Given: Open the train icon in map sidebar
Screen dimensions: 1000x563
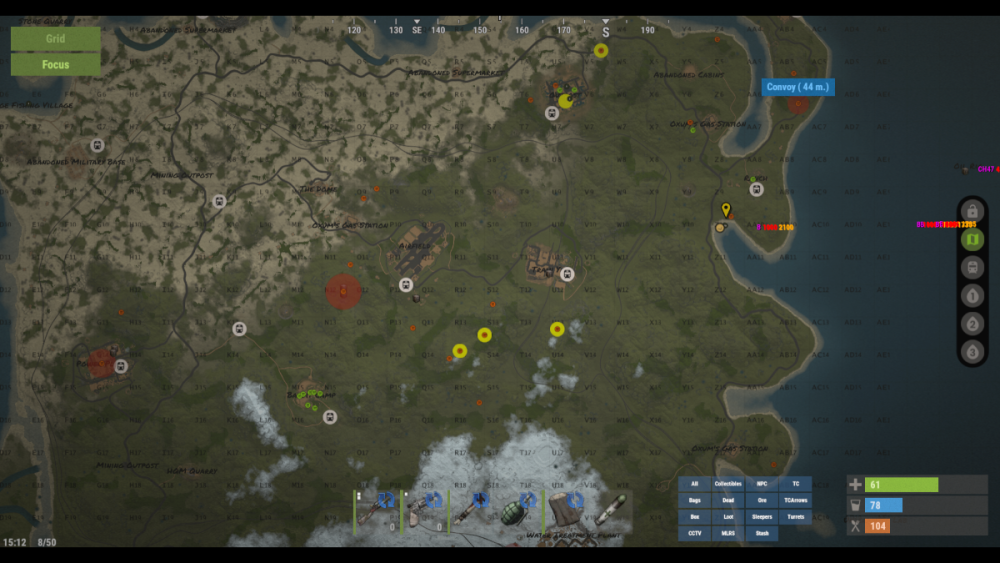Looking at the screenshot, I should click(972, 268).
